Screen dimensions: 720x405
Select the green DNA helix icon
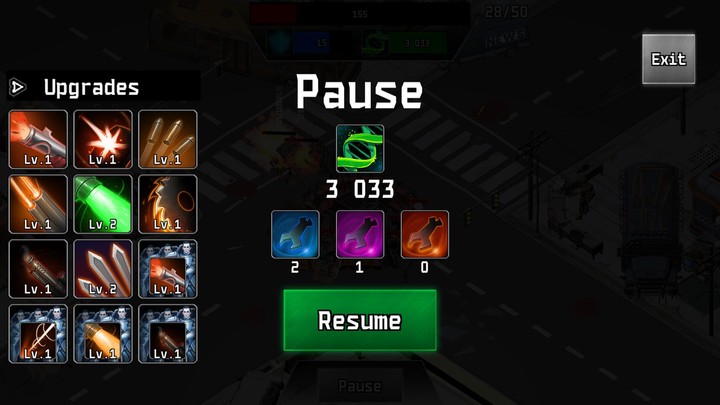pos(360,149)
